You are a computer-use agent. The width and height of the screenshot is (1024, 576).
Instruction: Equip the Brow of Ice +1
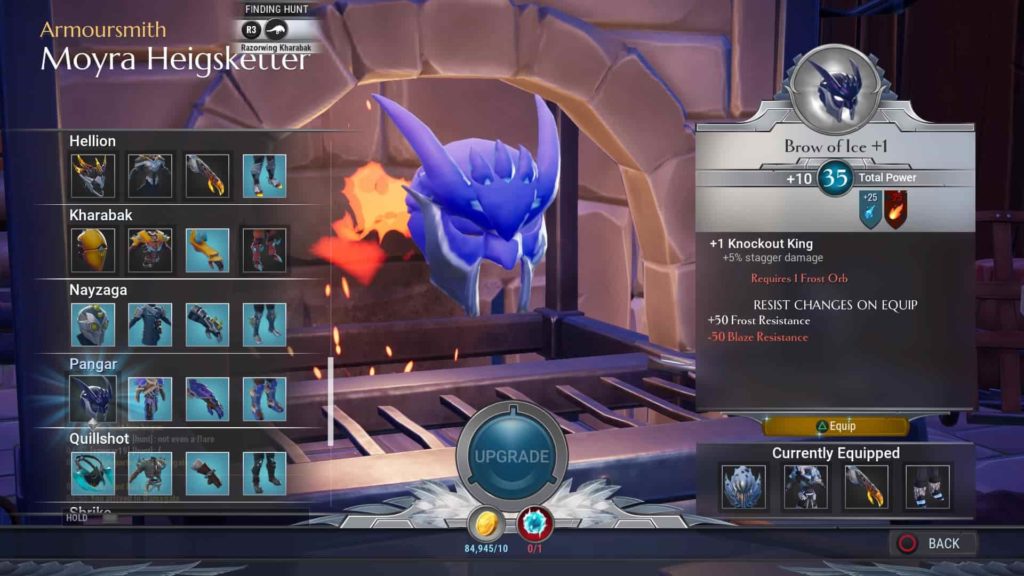(836, 426)
